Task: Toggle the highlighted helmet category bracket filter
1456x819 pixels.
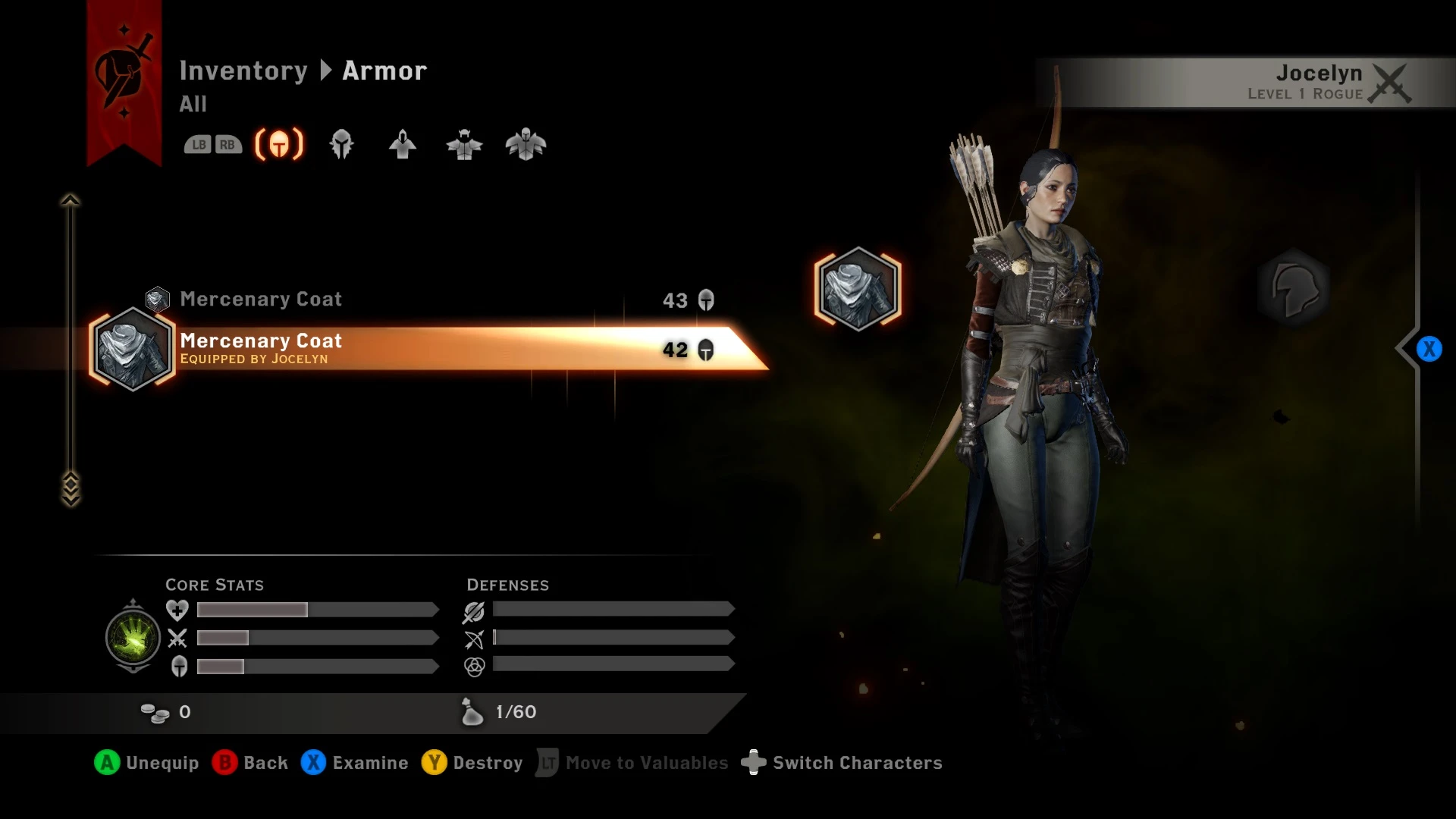Action: (x=278, y=144)
